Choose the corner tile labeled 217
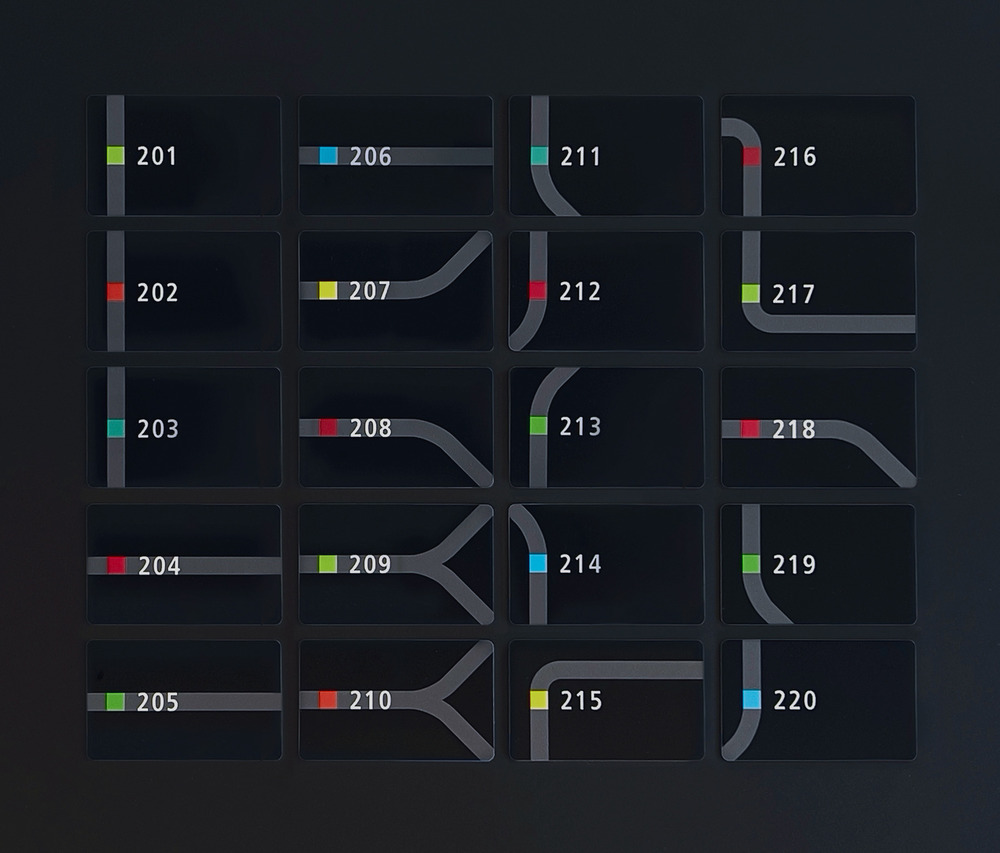 pos(818,291)
